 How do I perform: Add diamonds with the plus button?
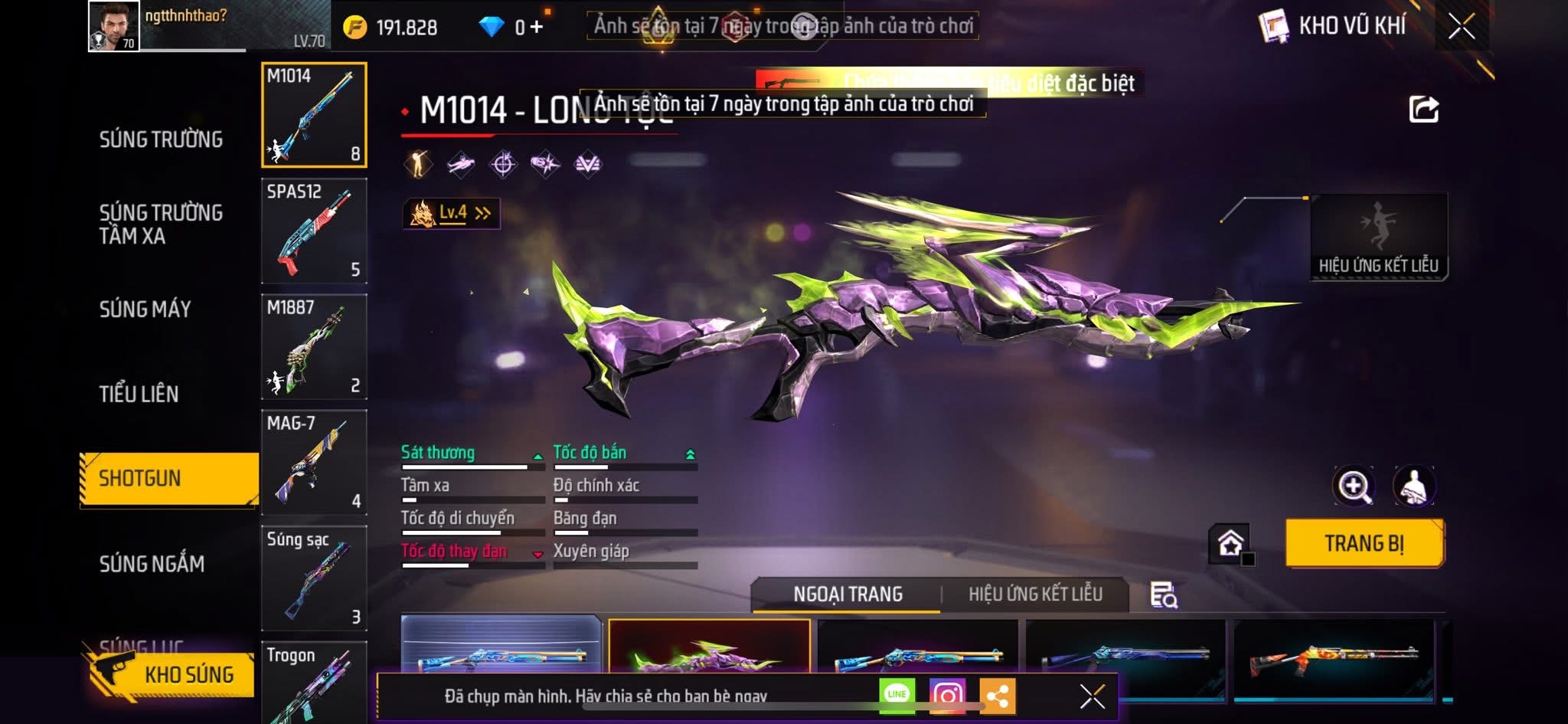536,28
